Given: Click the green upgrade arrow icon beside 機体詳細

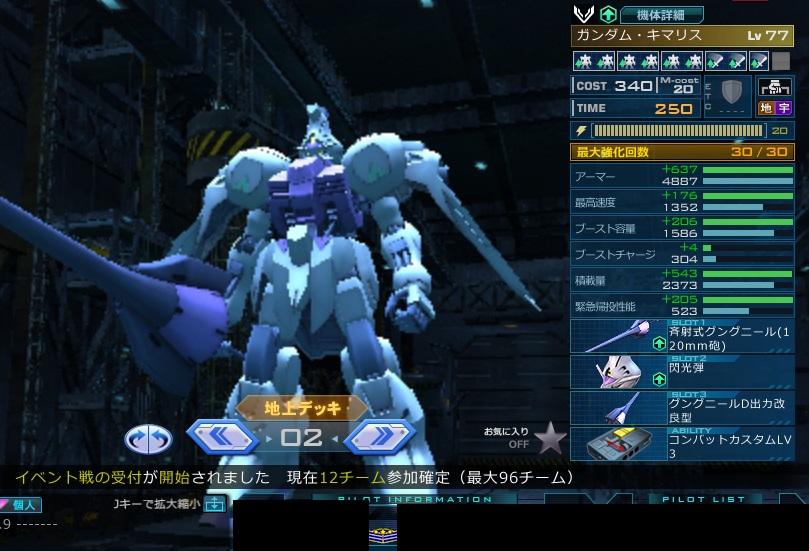Looking at the screenshot, I should click(x=608, y=14).
